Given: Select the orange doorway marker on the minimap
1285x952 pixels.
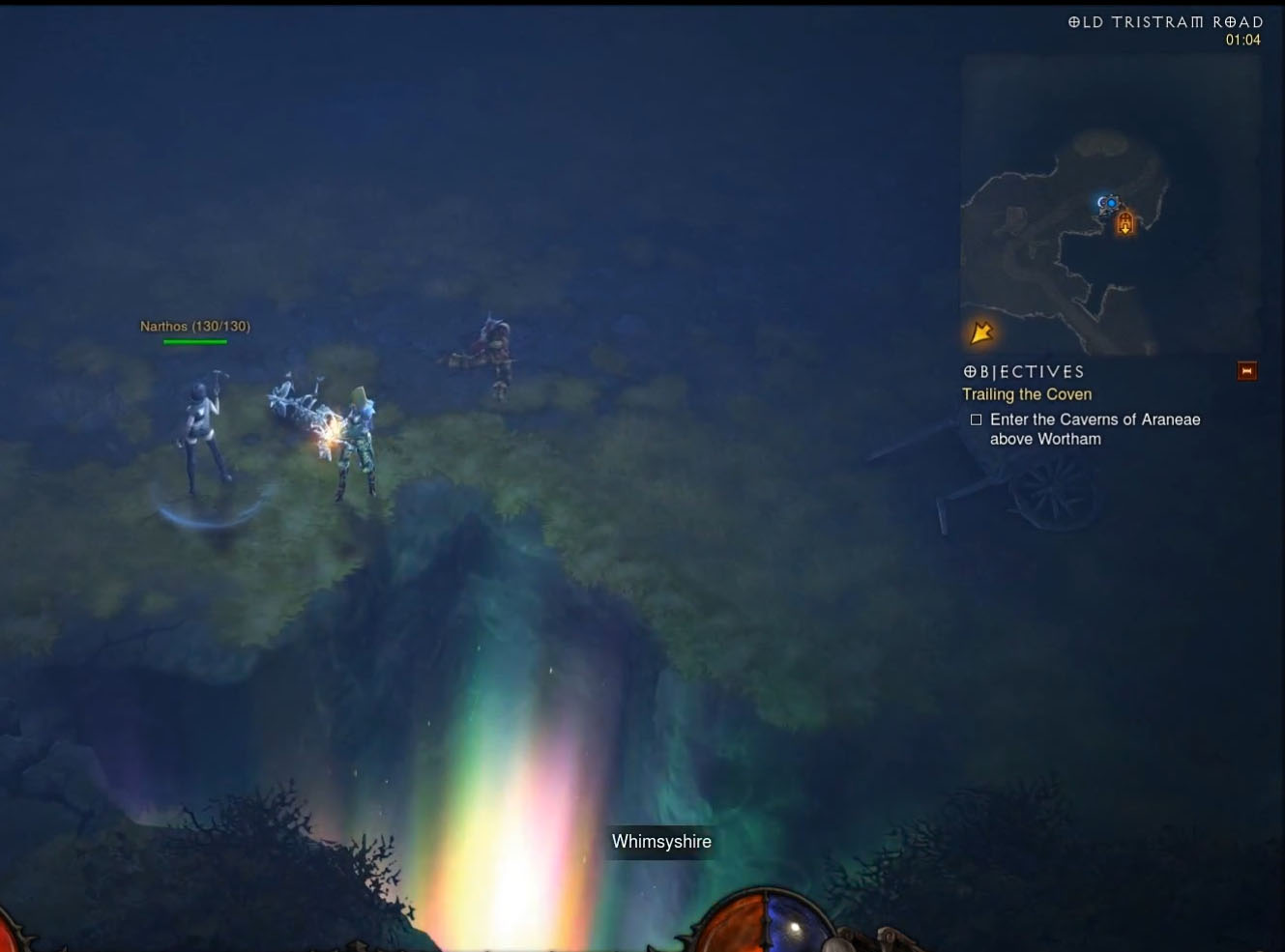Looking at the screenshot, I should 1125,224.
